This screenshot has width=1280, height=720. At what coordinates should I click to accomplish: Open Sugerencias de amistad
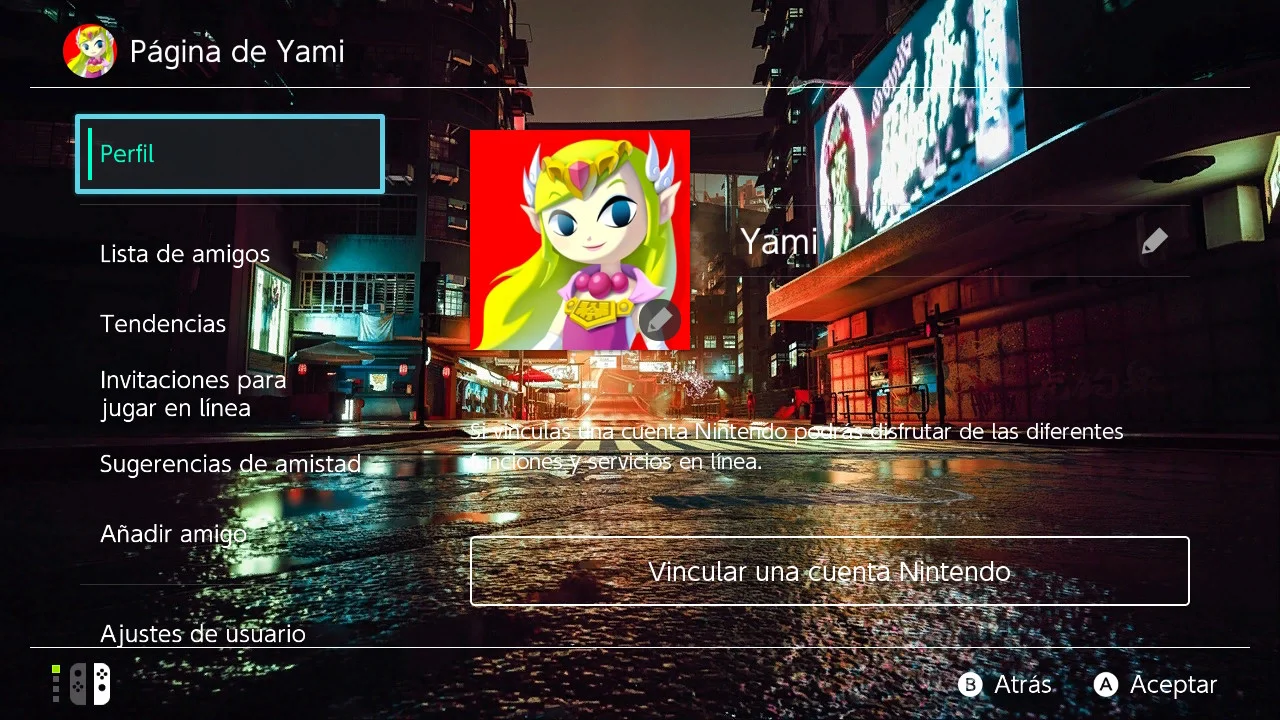pos(229,463)
